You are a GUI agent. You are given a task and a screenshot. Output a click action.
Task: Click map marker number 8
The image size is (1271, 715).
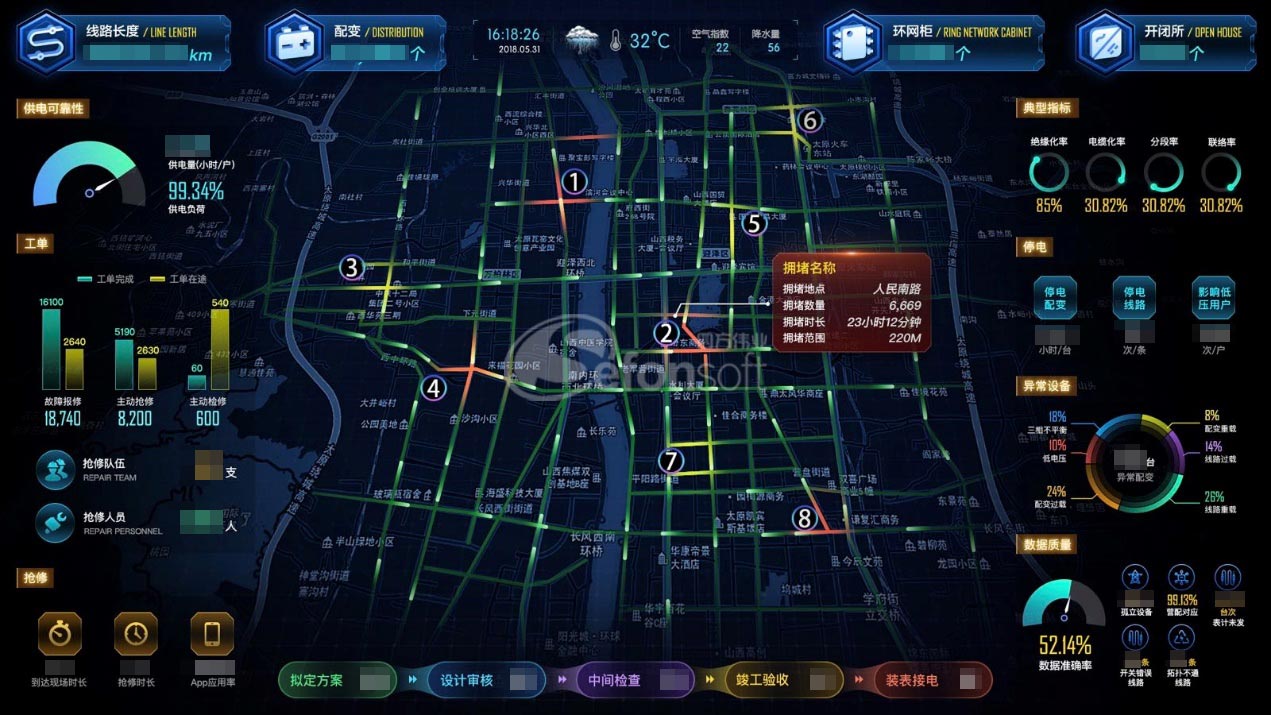(x=805, y=518)
